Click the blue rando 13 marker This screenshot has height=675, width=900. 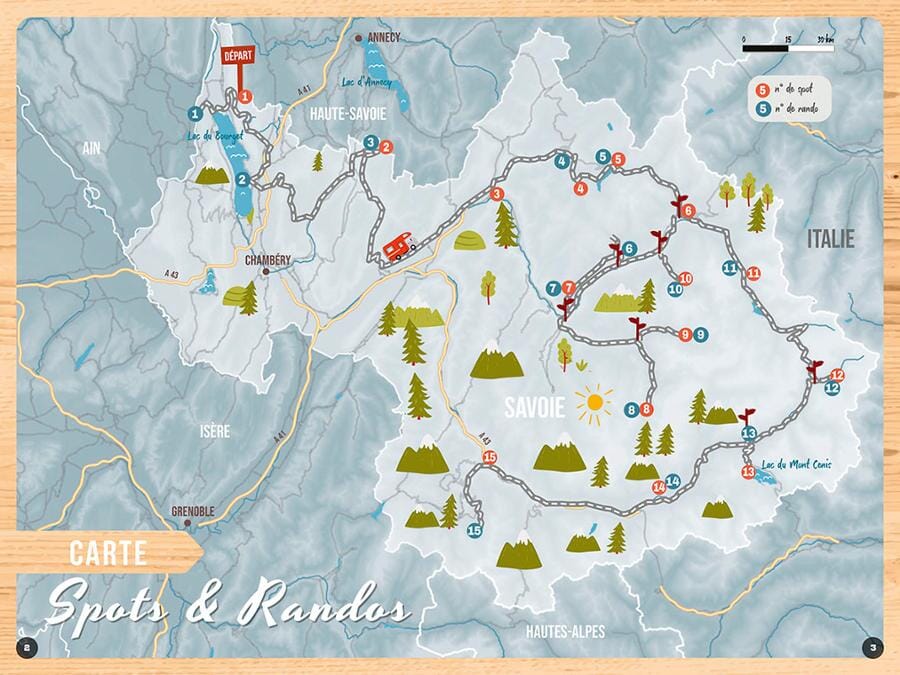pyautogui.click(x=750, y=433)
